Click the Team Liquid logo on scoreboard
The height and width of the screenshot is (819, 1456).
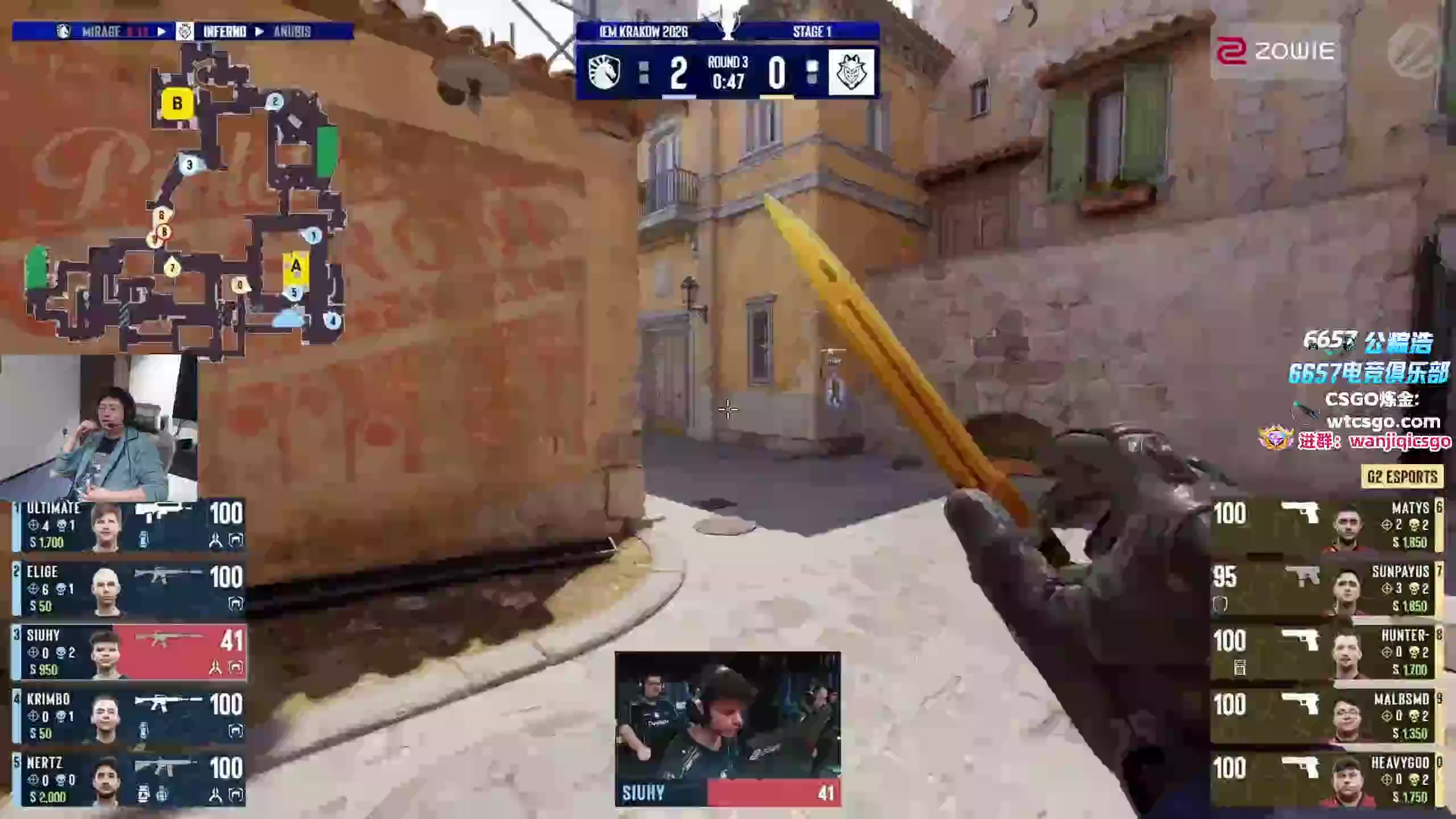tap(603, 73)
